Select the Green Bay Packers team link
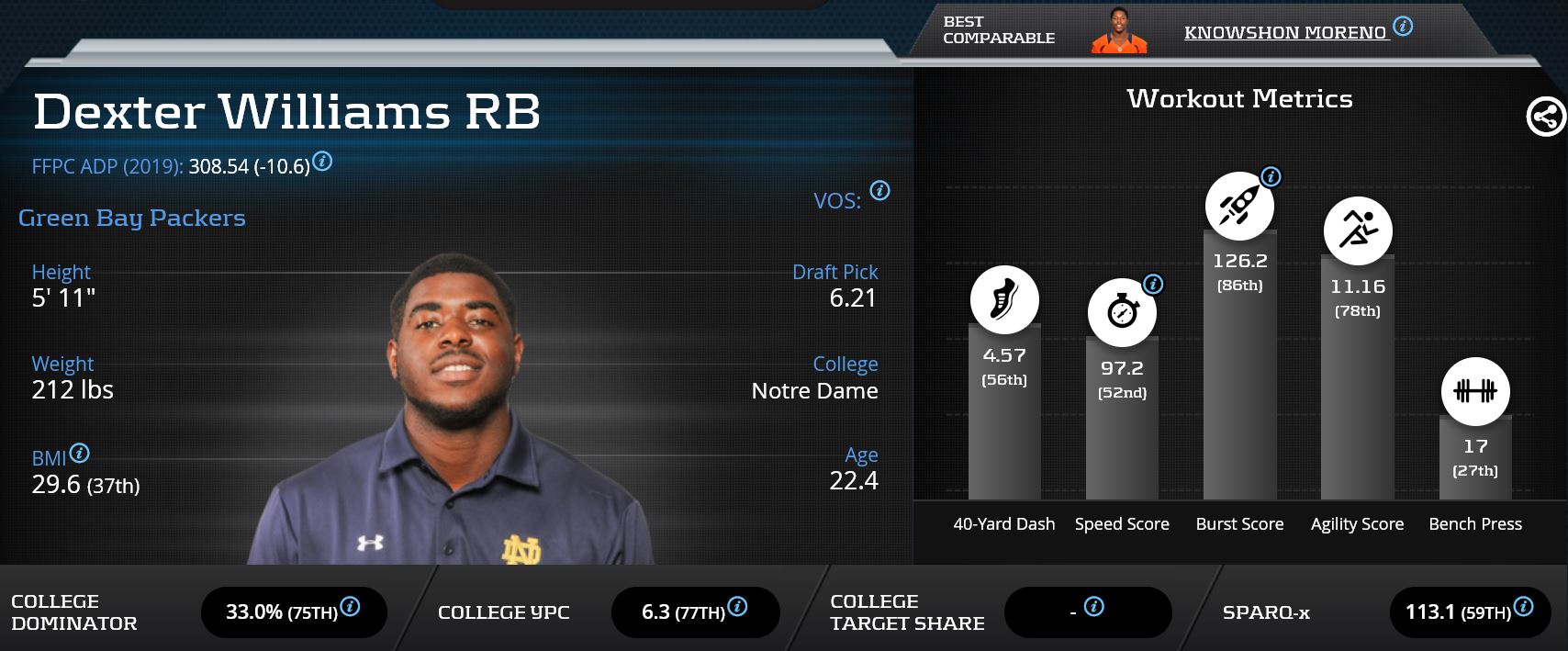This screenshot has width=1568, height=651. 132,219
